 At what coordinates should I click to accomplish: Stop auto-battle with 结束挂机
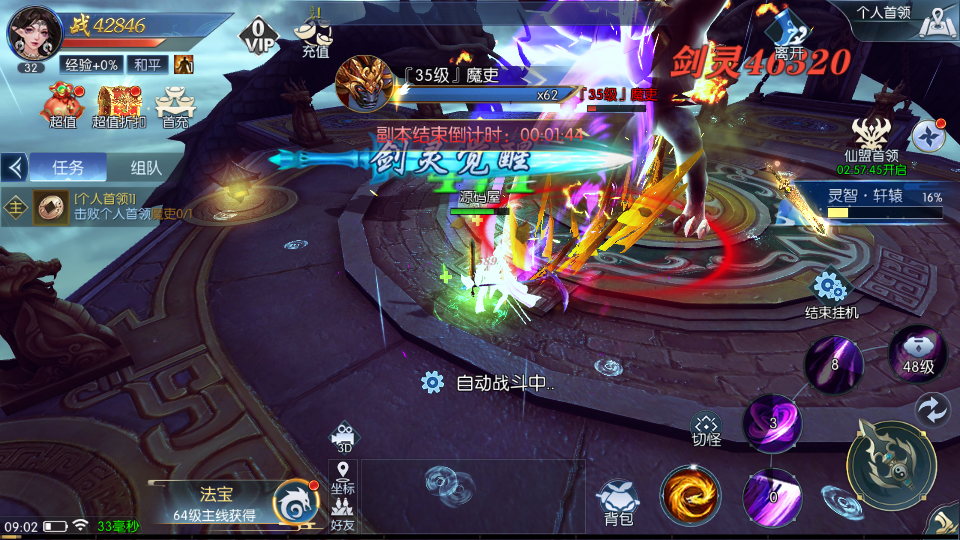pyautogui.click(x=831, y=296)
